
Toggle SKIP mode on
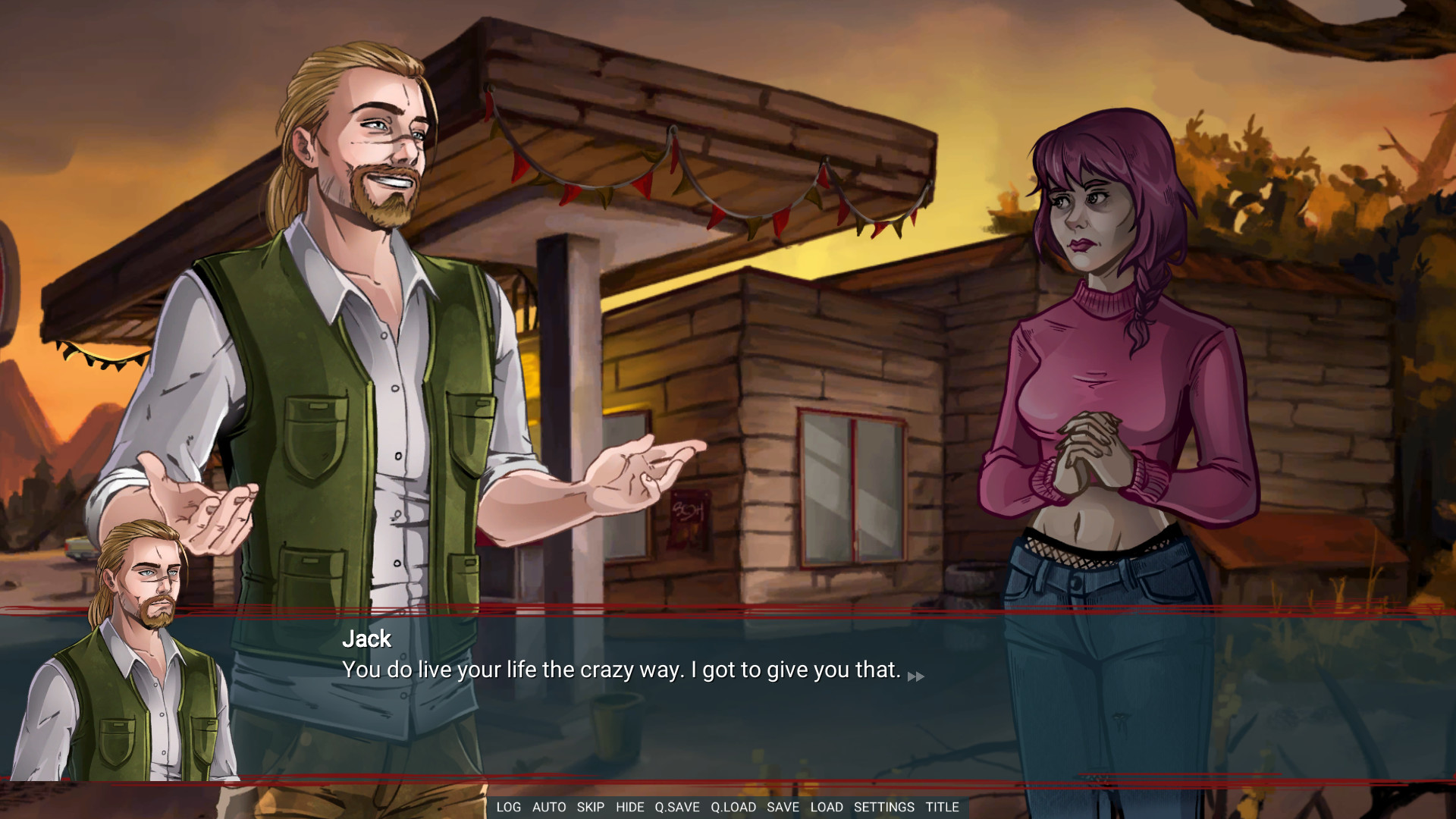pyautogui.click(x=591, y=807)
